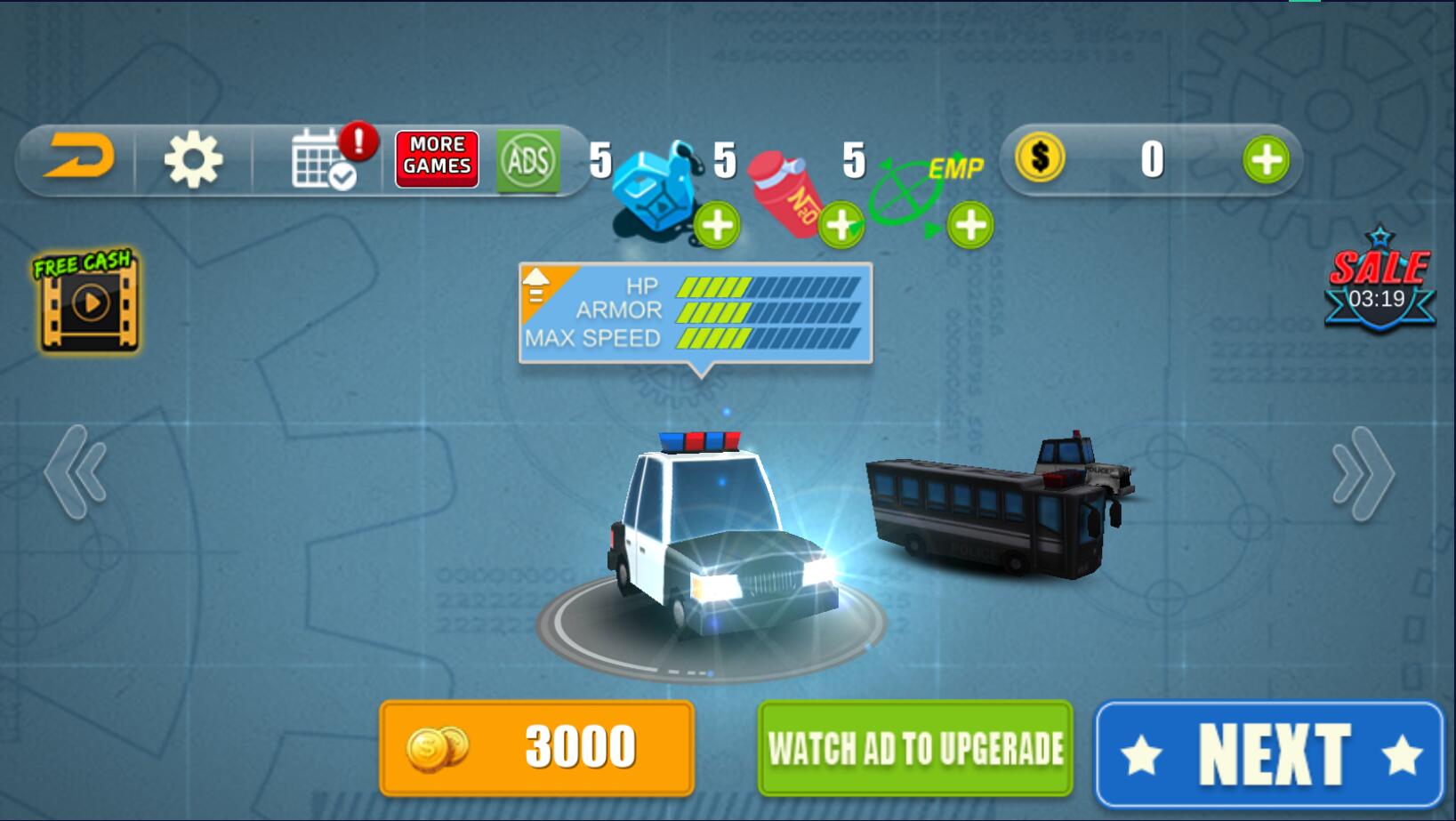Viewport: 1456px width, 821px height.
Task: Add more EMP power-ups
Action: tap(969, 225)
